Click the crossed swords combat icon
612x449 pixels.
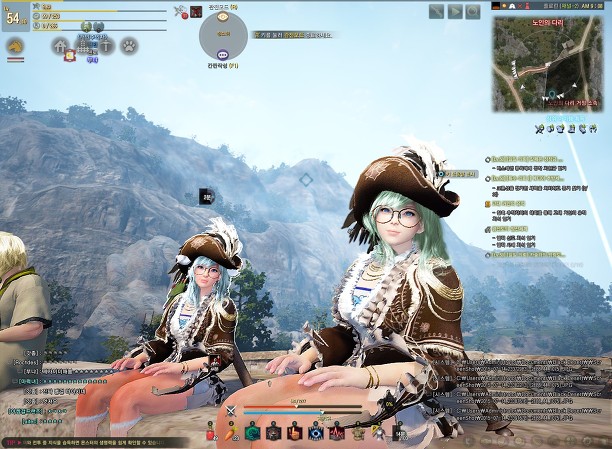point(231,410)
